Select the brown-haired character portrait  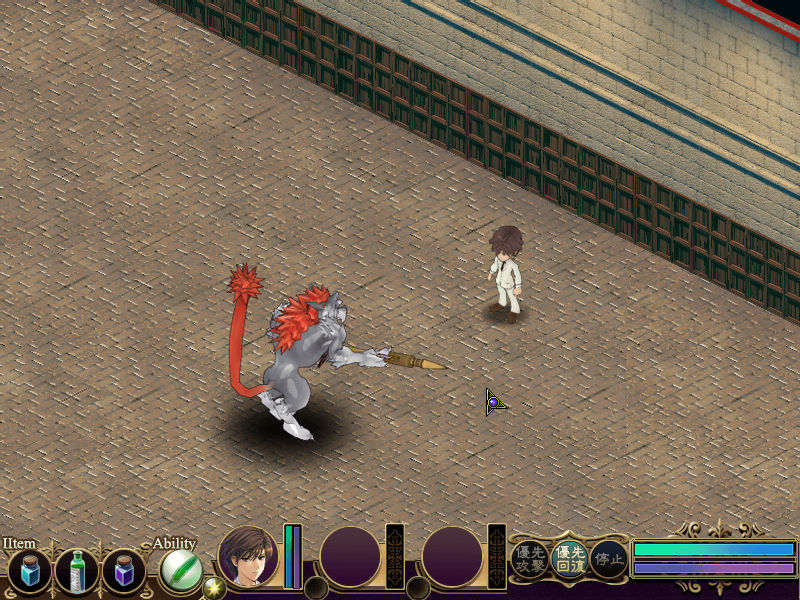point(248,556)
